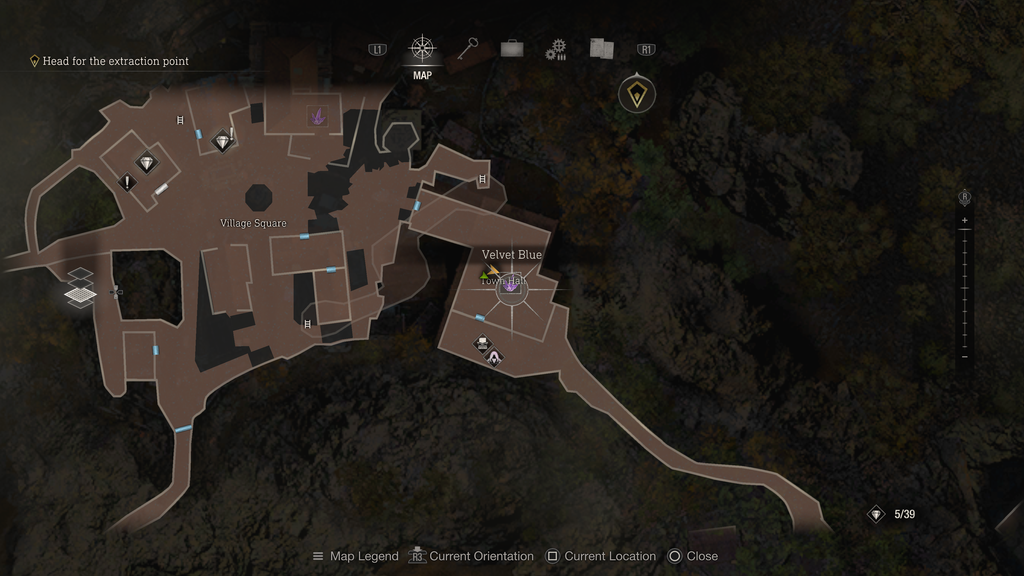Viewport: 1024px width, 576px height.
Task: Click the exclamation mark map marker
Action: coord(128,183)
